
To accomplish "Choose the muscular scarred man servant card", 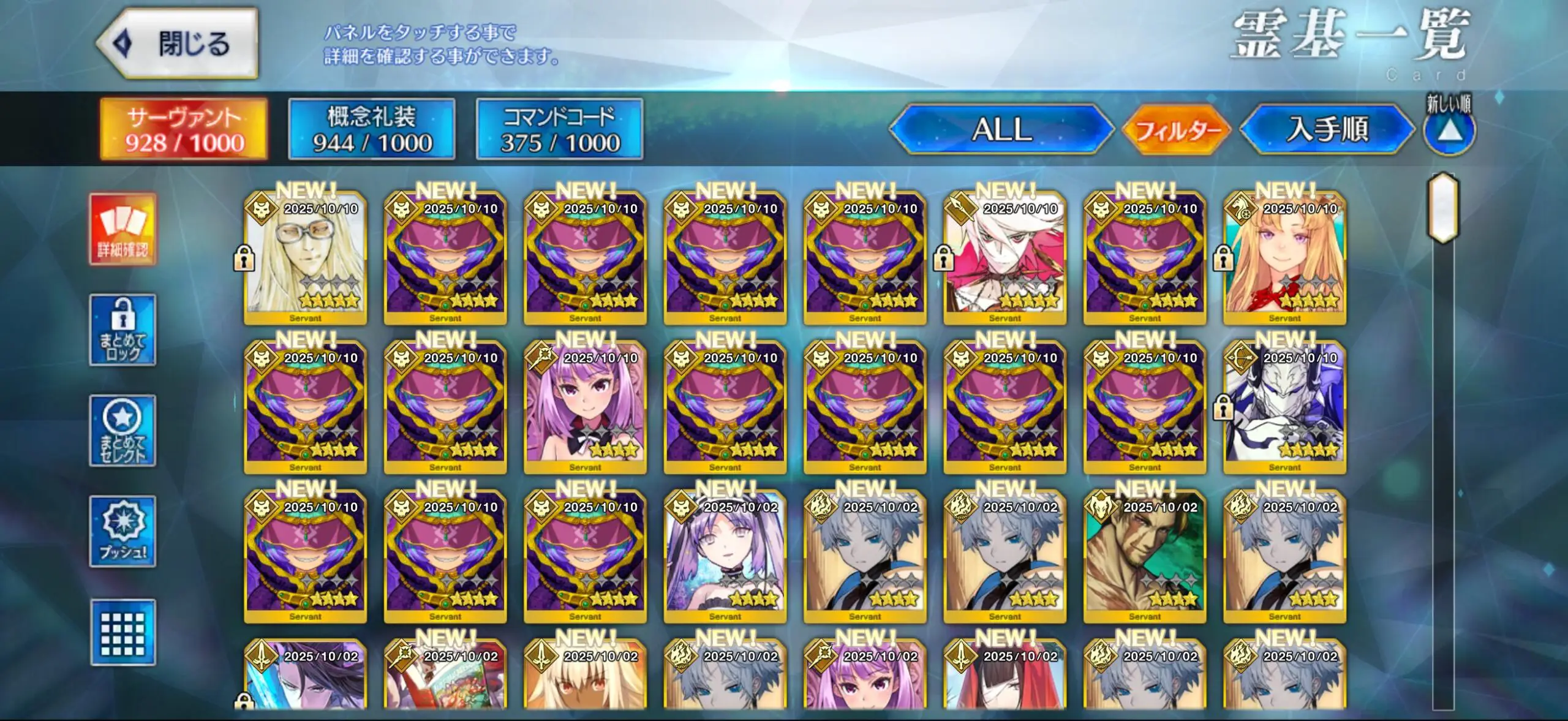I will click(x=1144, y=556).
